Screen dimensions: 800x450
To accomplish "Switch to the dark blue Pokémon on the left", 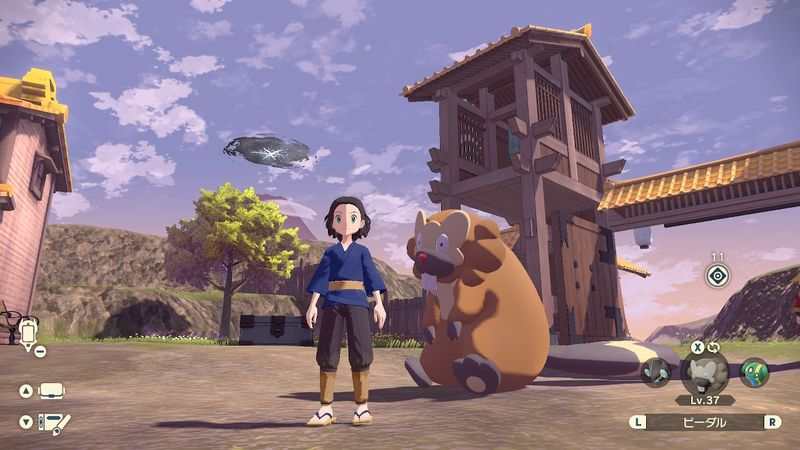I will coord(656,372).
